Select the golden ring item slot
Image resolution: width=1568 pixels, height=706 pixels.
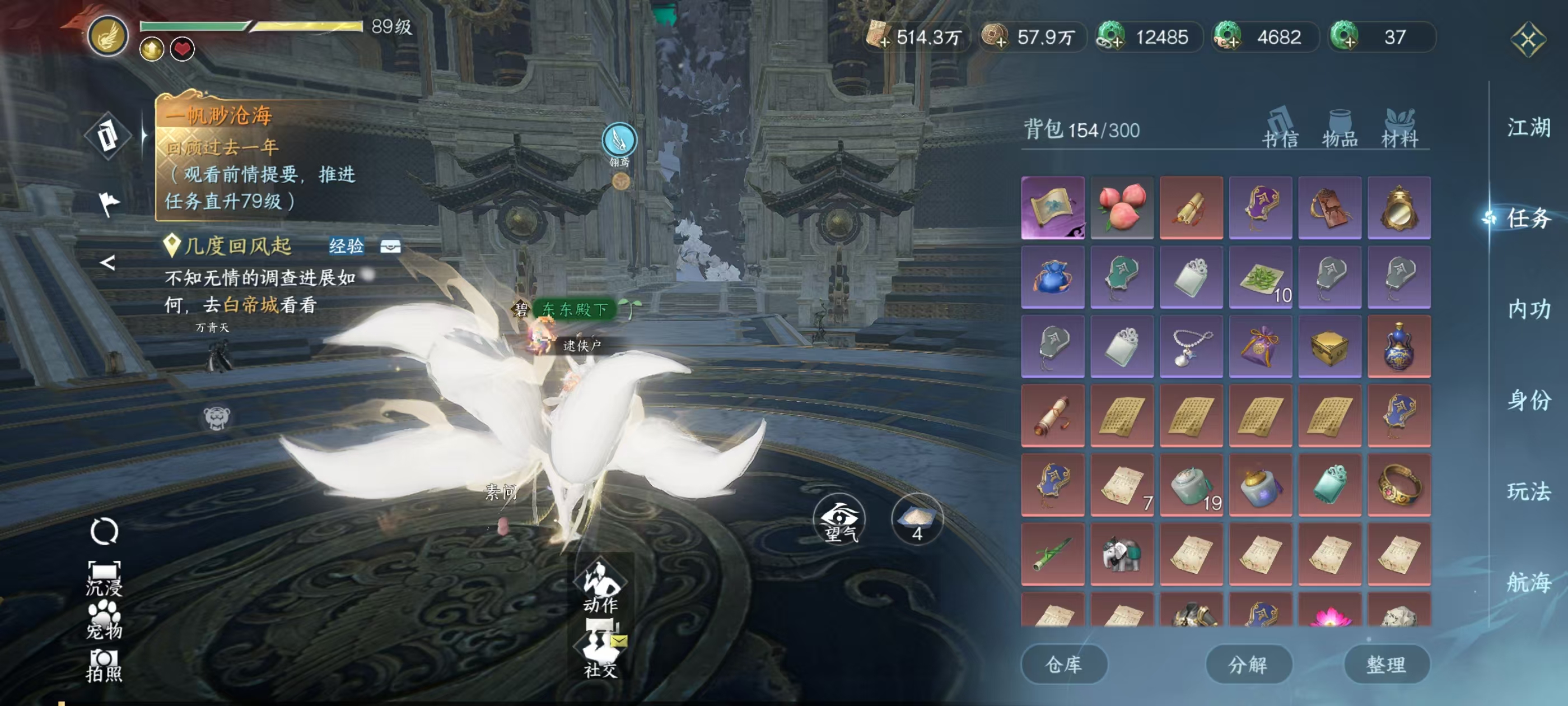[x=1399, y=485]
